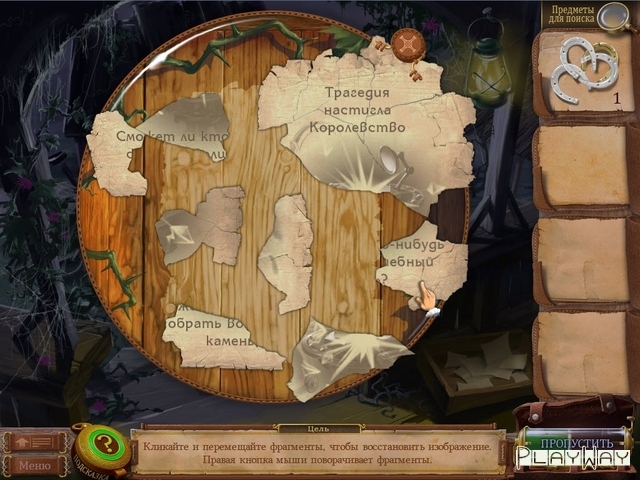
Task: Click the magnifying glass search items icon
Action: tap(610, 14)
